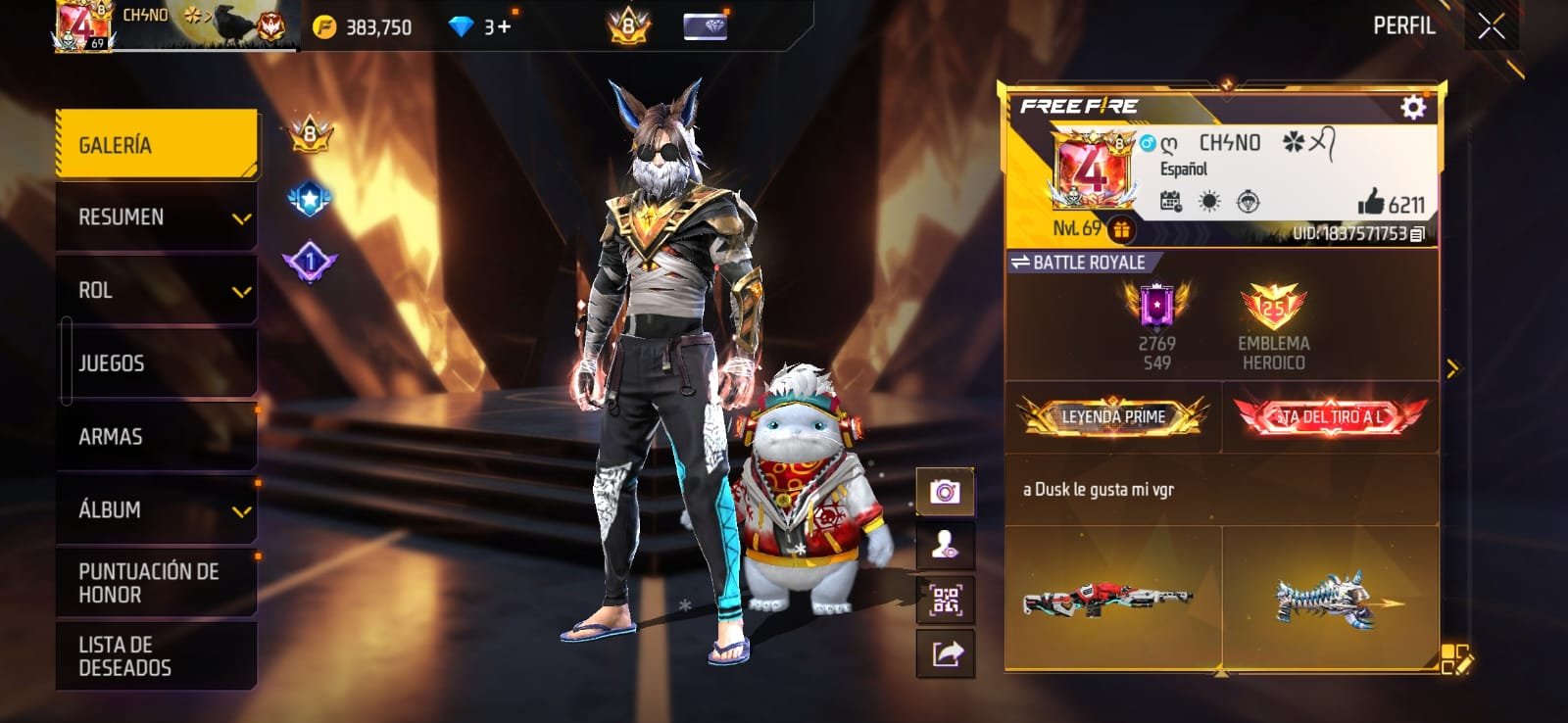The height and width of the screenshot is (723, 1568).
Task: Edit the profile showcase layout
Action: click(x=1455, y=660)
